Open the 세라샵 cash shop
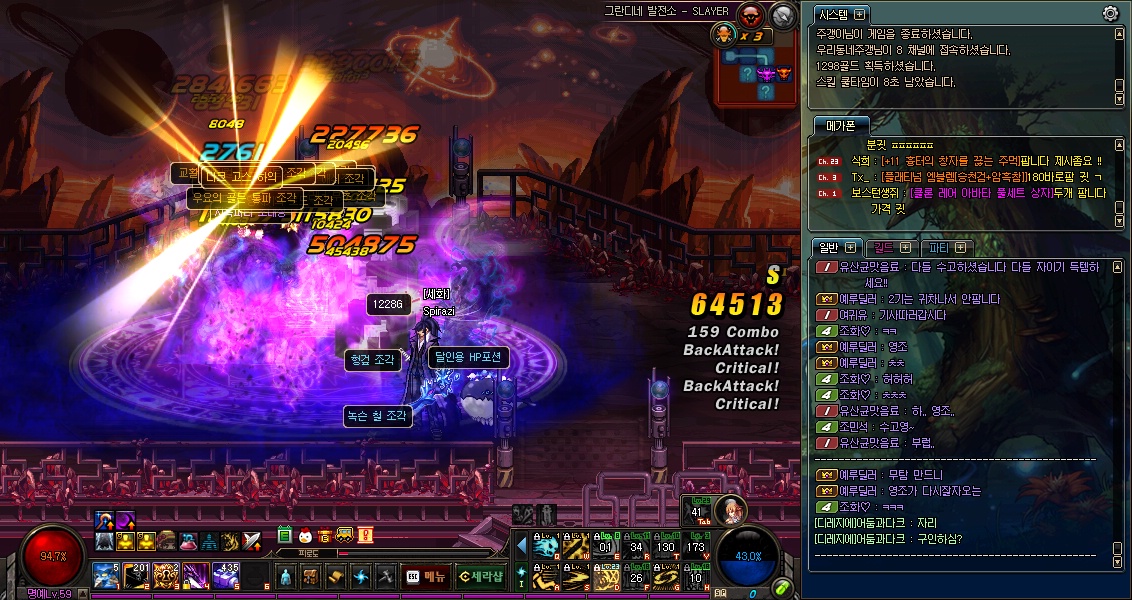The width and height of the screenshot is (1132, 600). [479, 577]
